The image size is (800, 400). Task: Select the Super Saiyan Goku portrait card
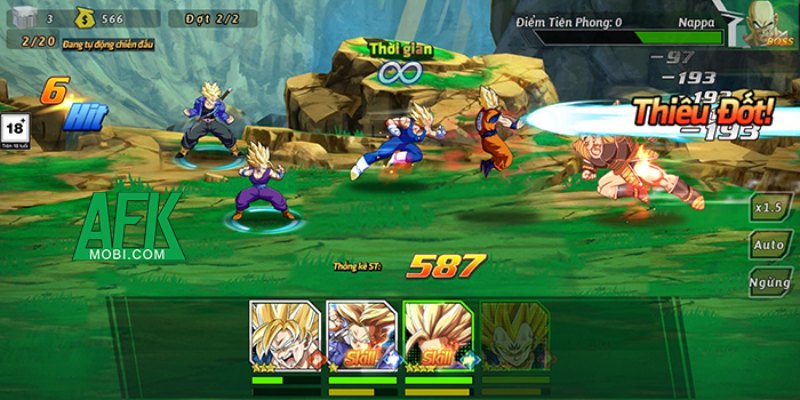click(285, 334)
